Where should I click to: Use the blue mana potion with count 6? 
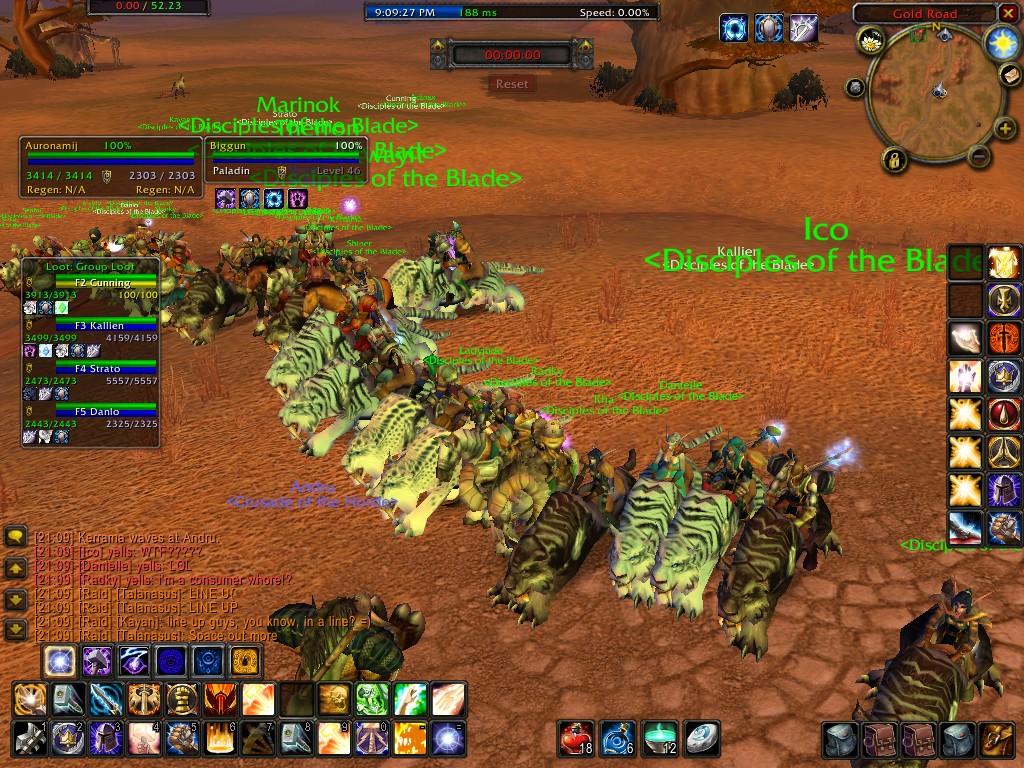pos(617,738)
